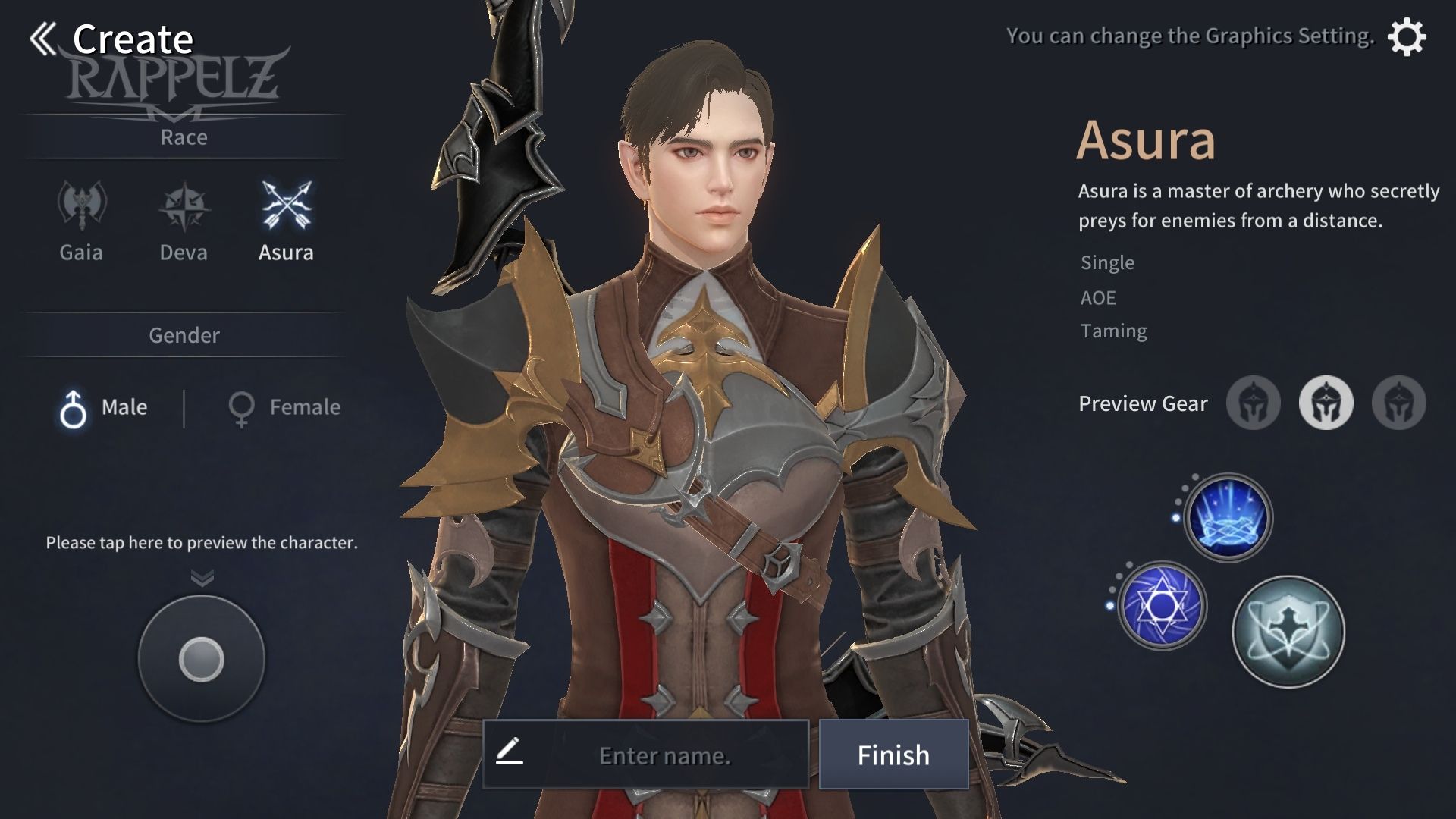Screen dimensions: 1456x819
Task: Confirm character with Finish
Action: (x=893, y=755)
